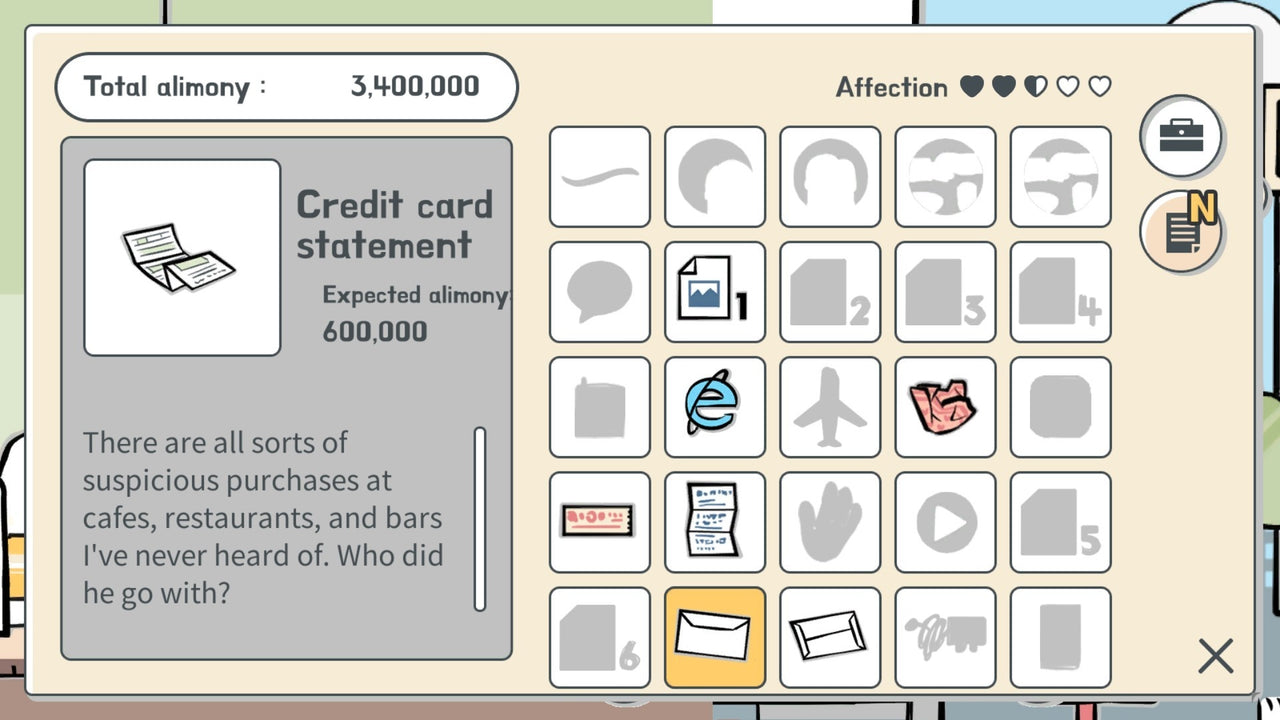Image resolution: width=1280 pixels, height=720 pixels.
Task: Open the notes document marked N
Action: (1182, 230)
